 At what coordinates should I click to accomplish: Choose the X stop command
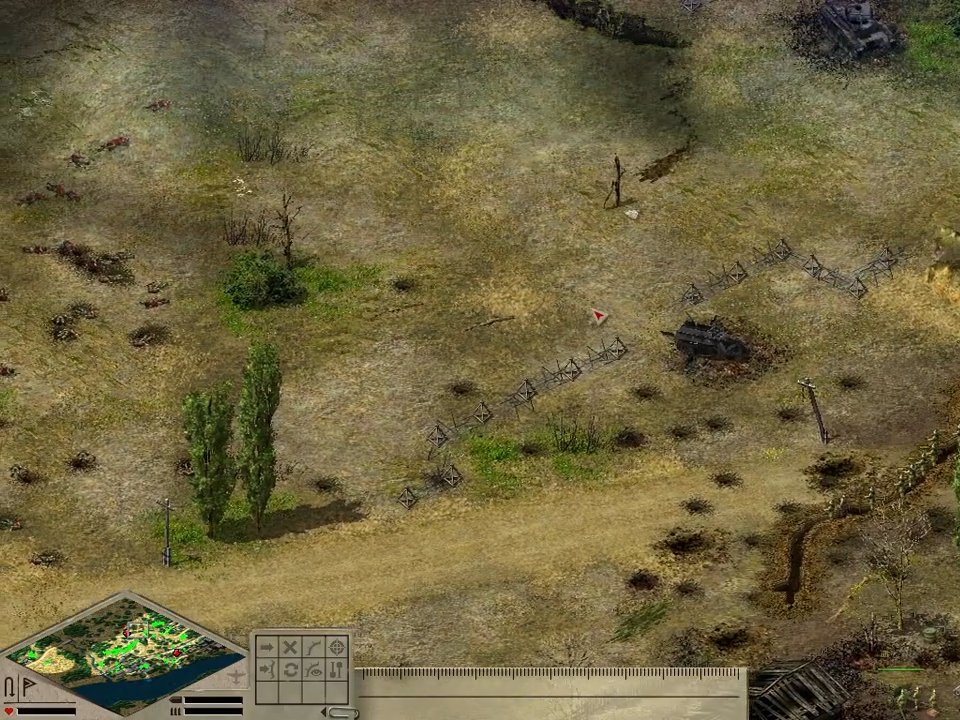[290, 647]
